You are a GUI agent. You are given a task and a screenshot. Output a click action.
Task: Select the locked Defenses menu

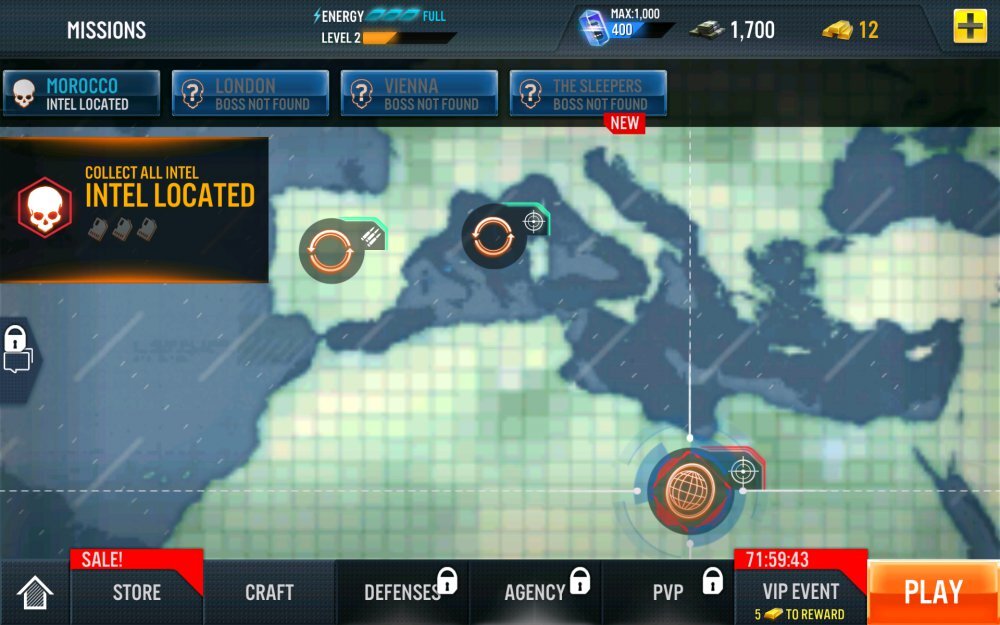(402, 592)
